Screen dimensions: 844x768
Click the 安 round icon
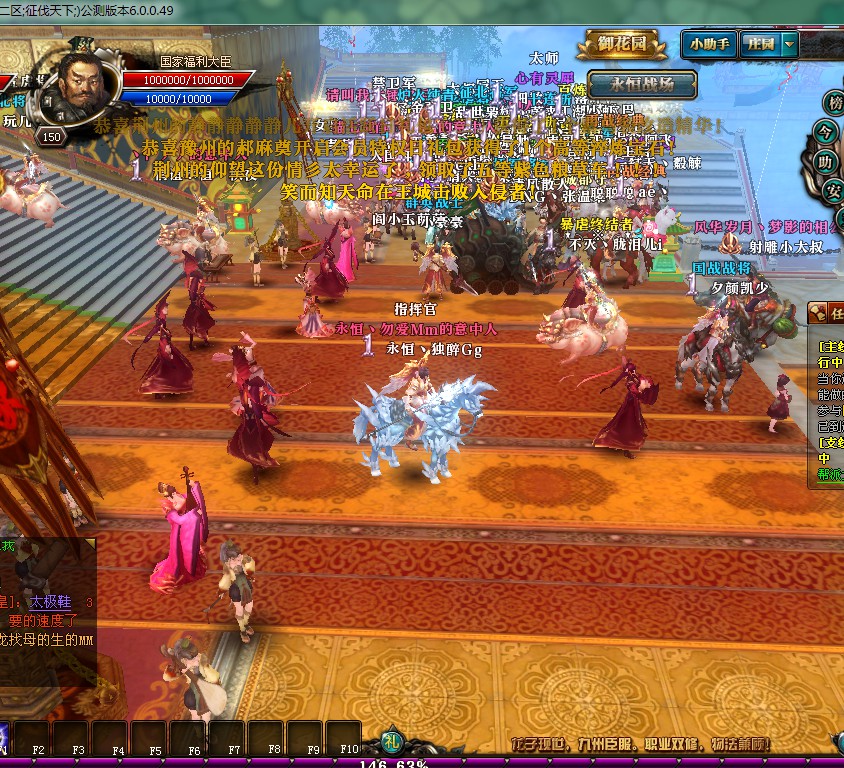click(x=834, y=189)
